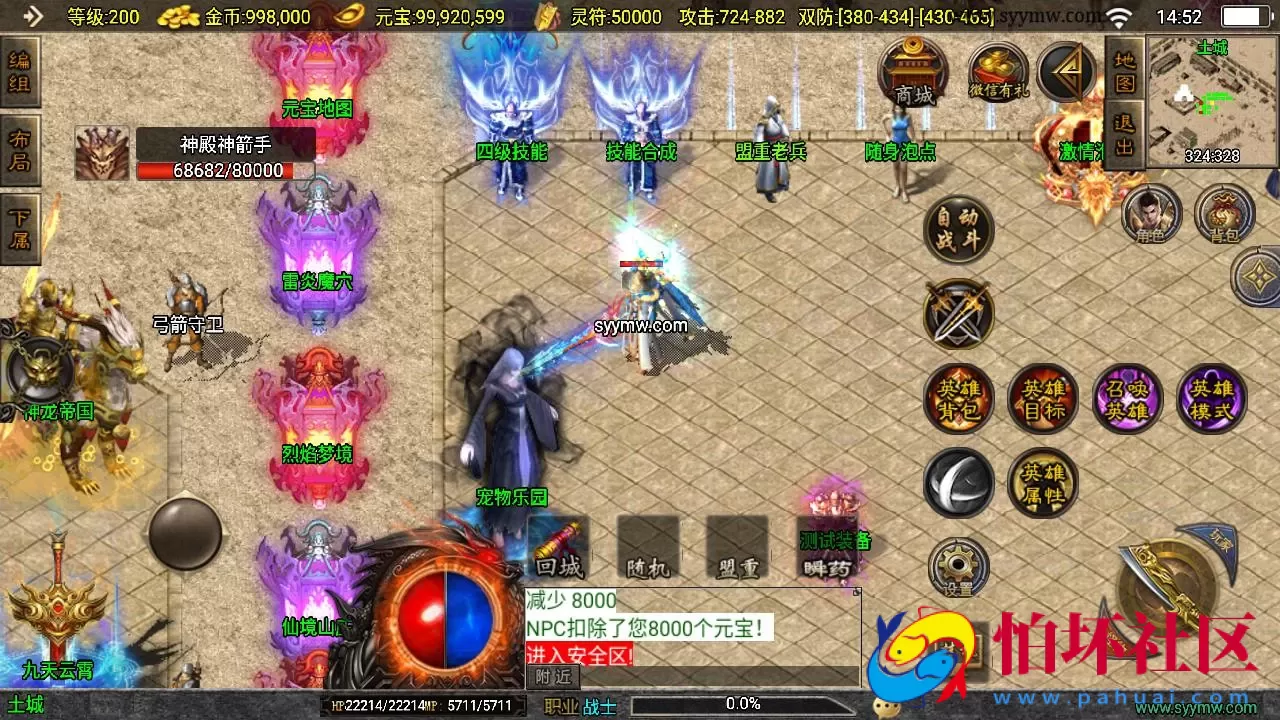Click the crossed swords PK icon

[x=958, y=313]
